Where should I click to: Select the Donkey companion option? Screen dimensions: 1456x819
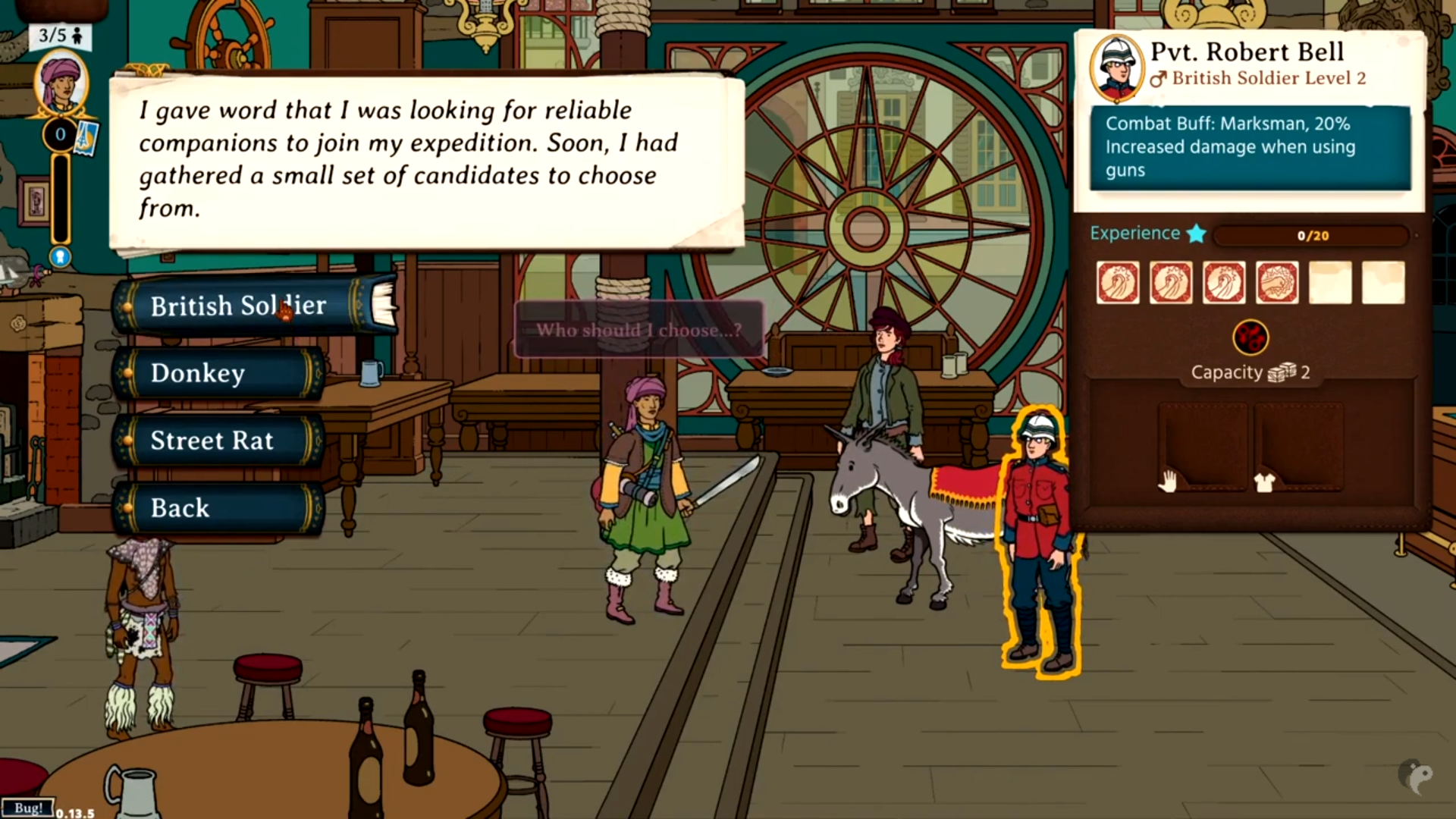(218, 373)
